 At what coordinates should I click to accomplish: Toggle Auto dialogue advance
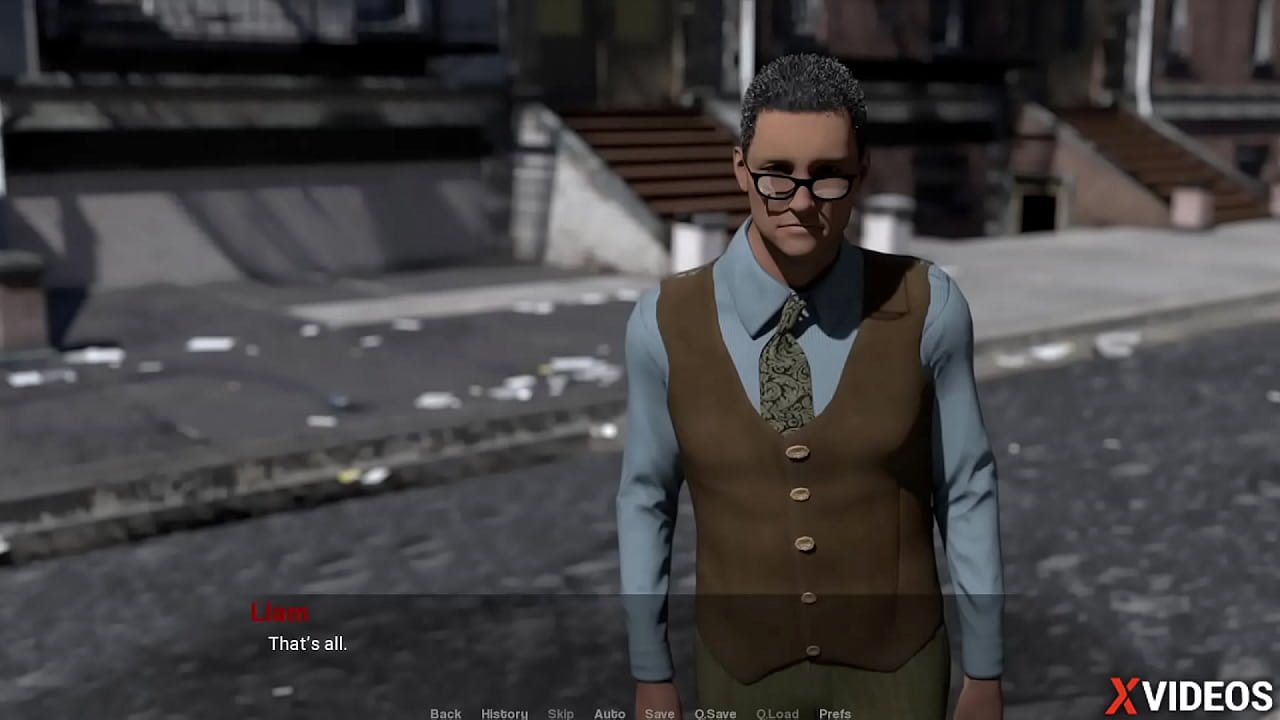(x=609, y=713)
